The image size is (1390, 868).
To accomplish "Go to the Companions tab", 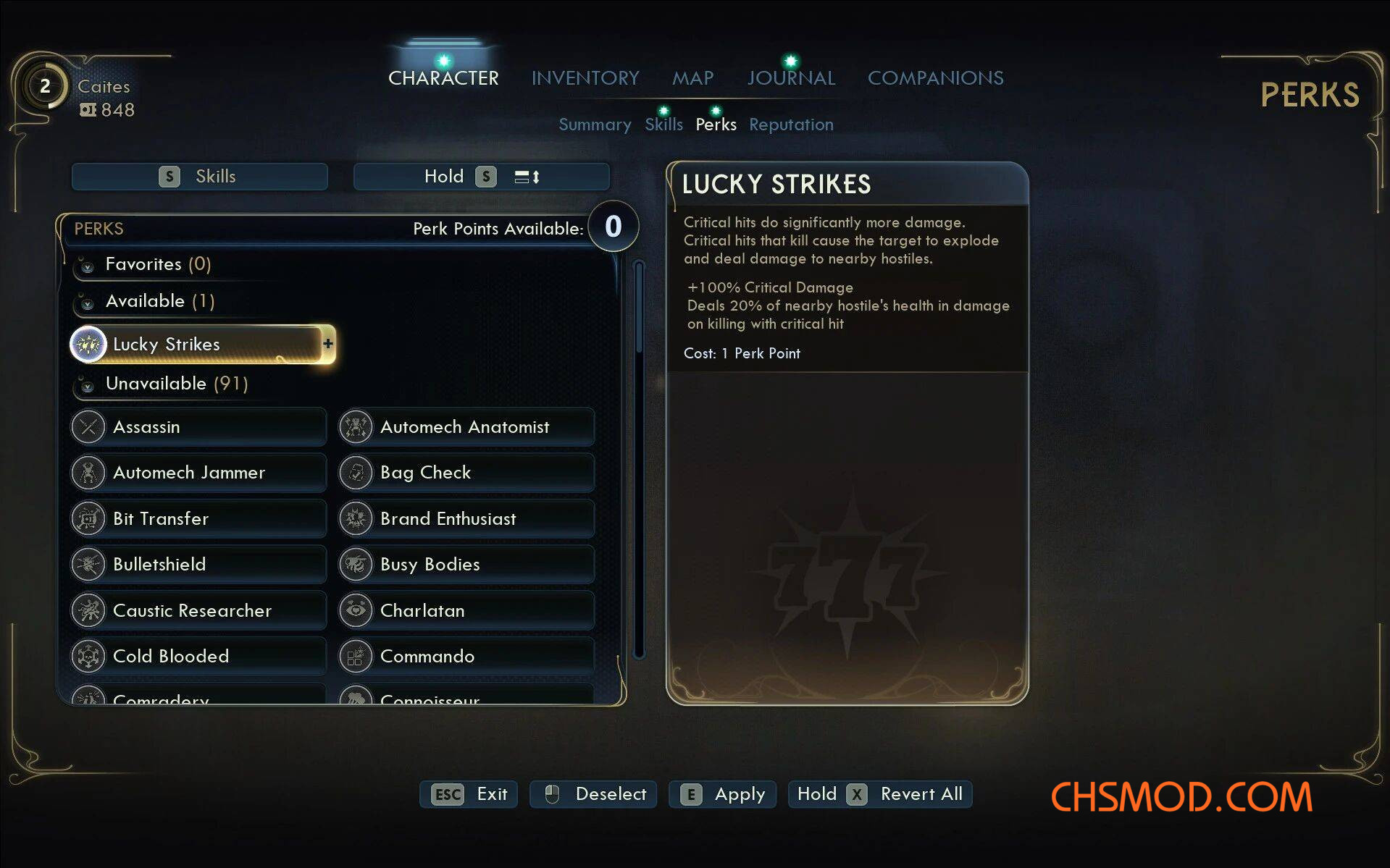I will tap(935, 77).
